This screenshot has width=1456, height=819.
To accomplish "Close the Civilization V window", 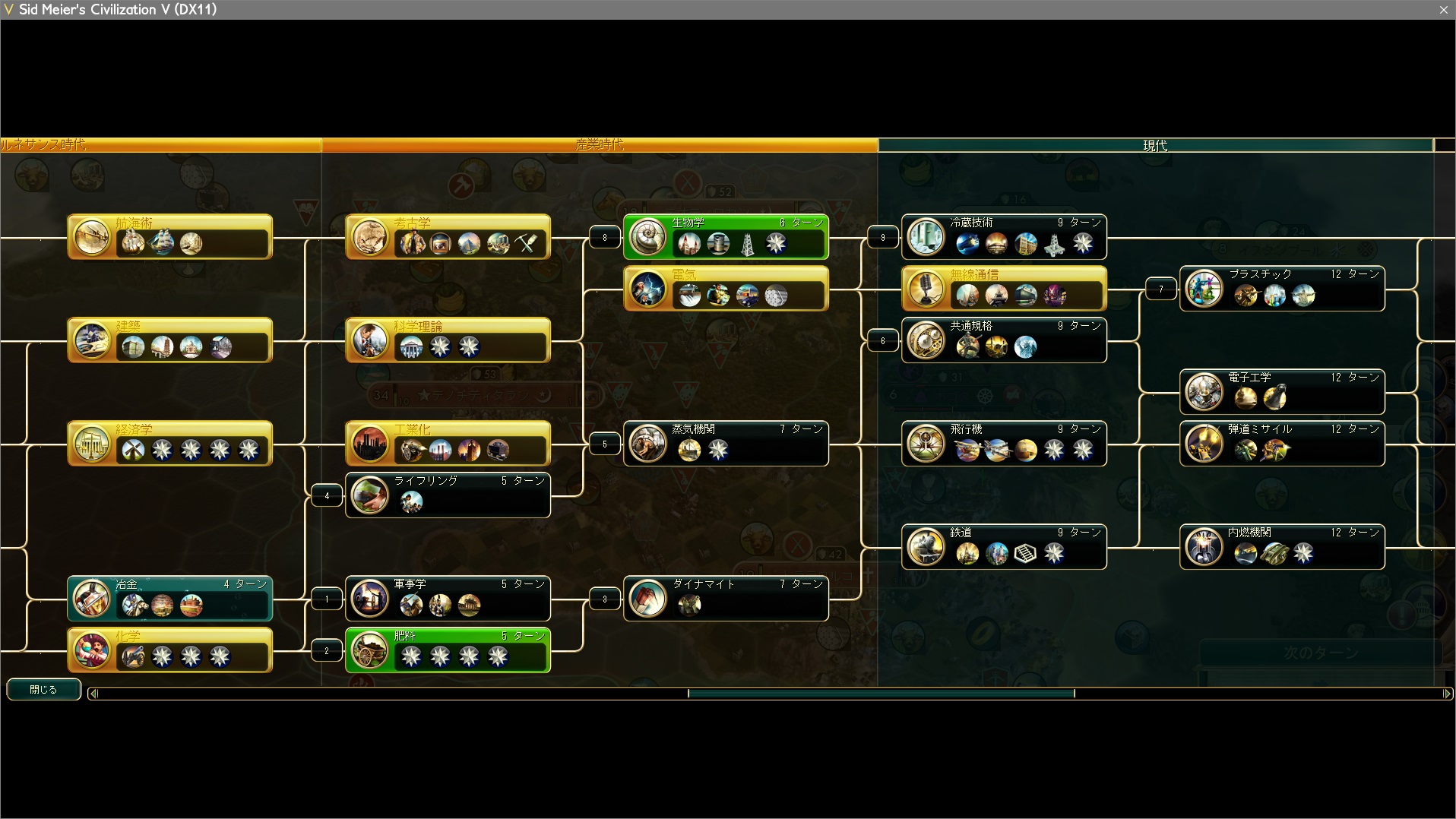I will (x=1443, y=10).
